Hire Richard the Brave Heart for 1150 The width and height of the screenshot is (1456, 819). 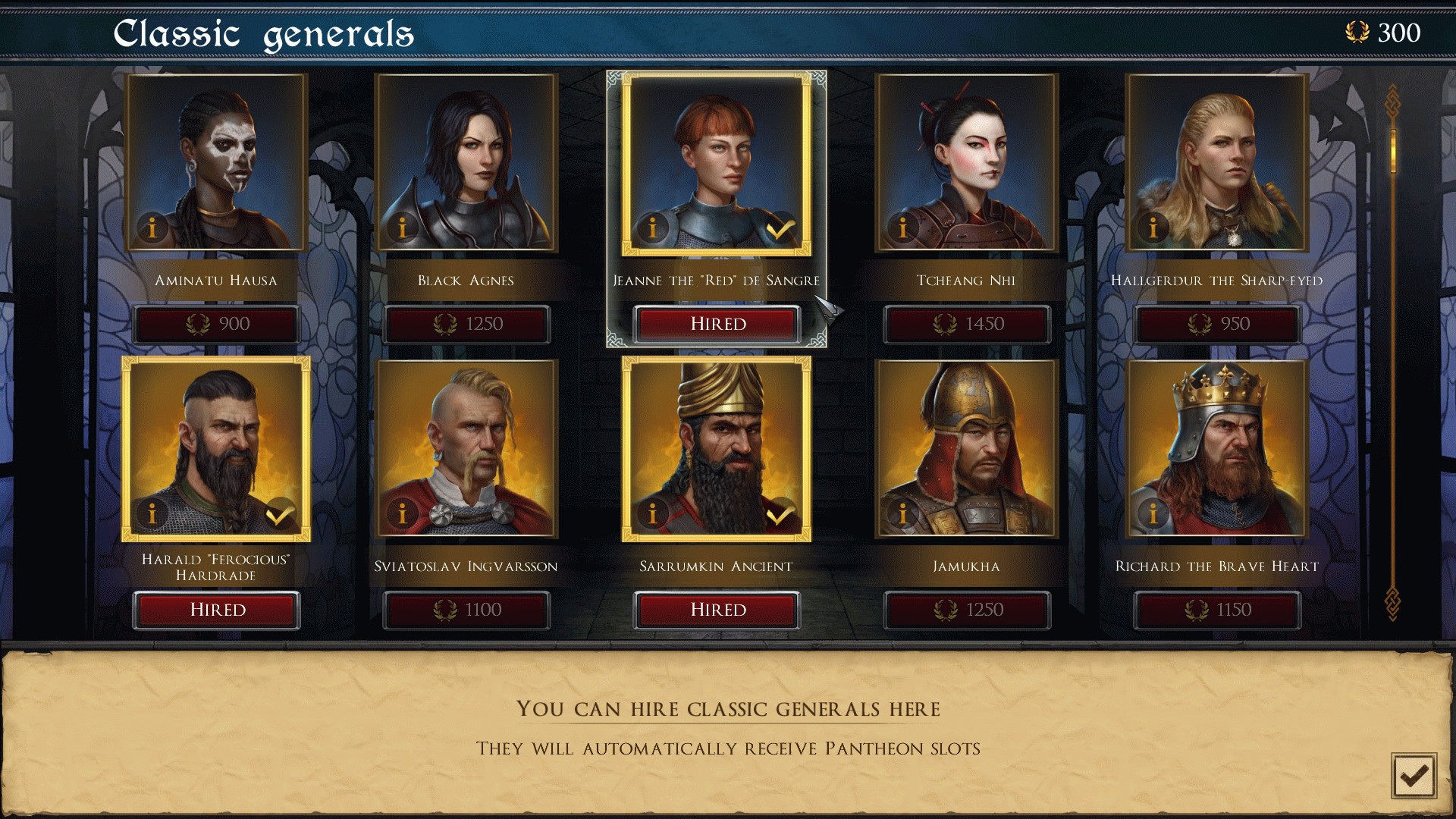tap(1217, 610)
